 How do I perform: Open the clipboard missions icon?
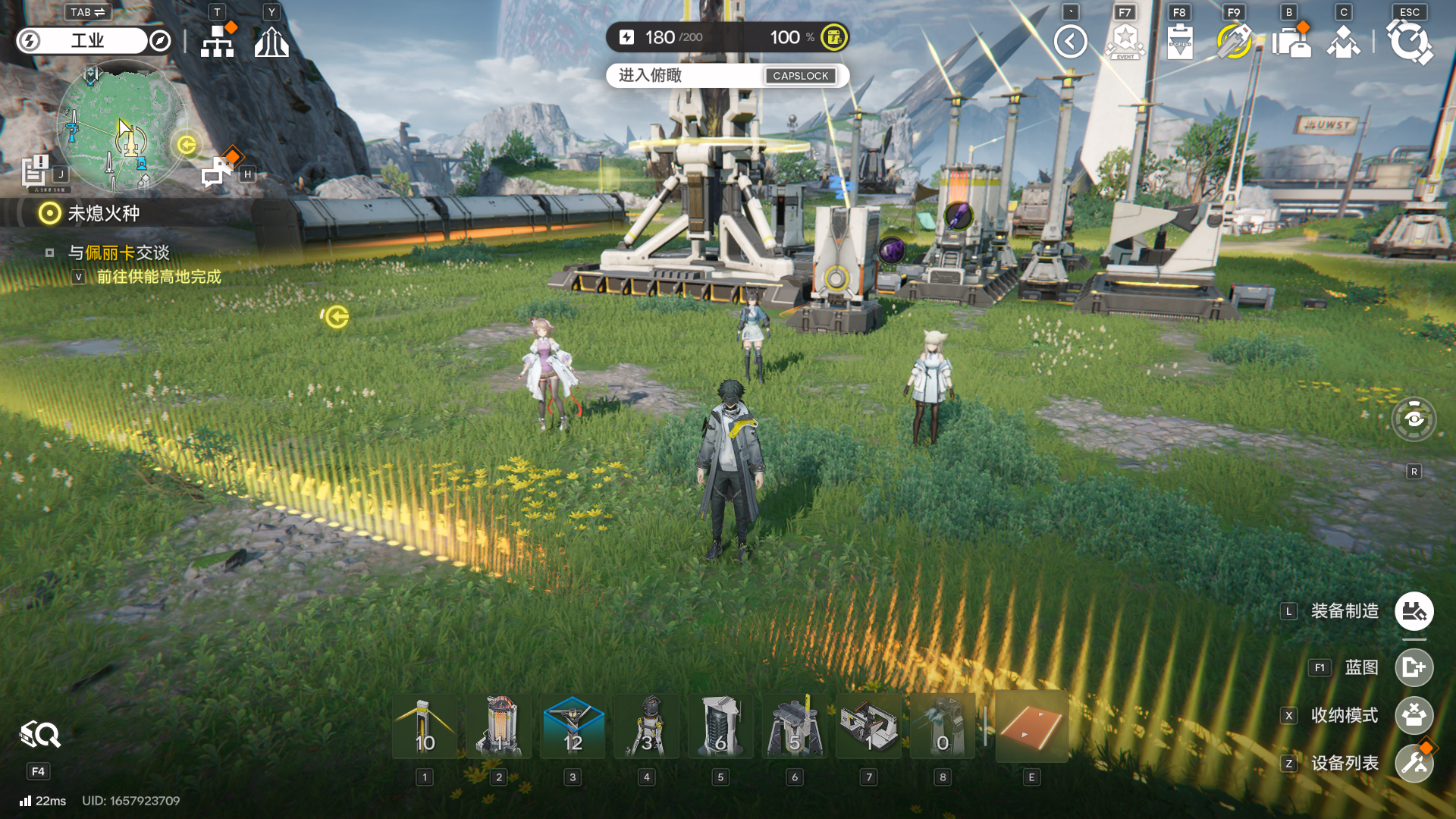pyautogui.click(x=1180, y=41)
